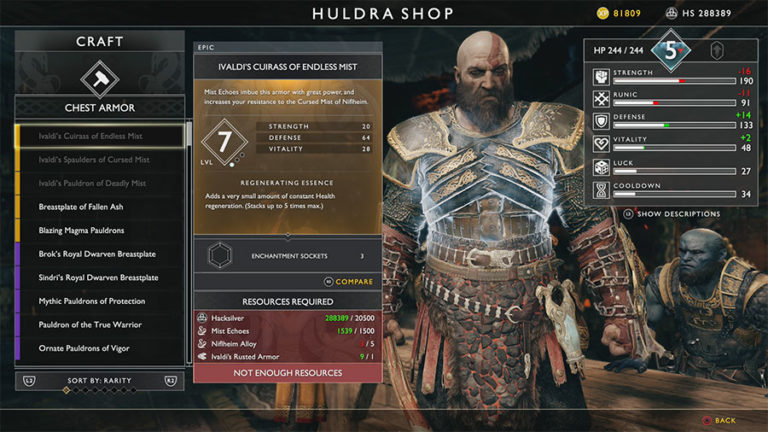Select Sindri's Royal Dwarven Breastplate

(x=99, y=278)
